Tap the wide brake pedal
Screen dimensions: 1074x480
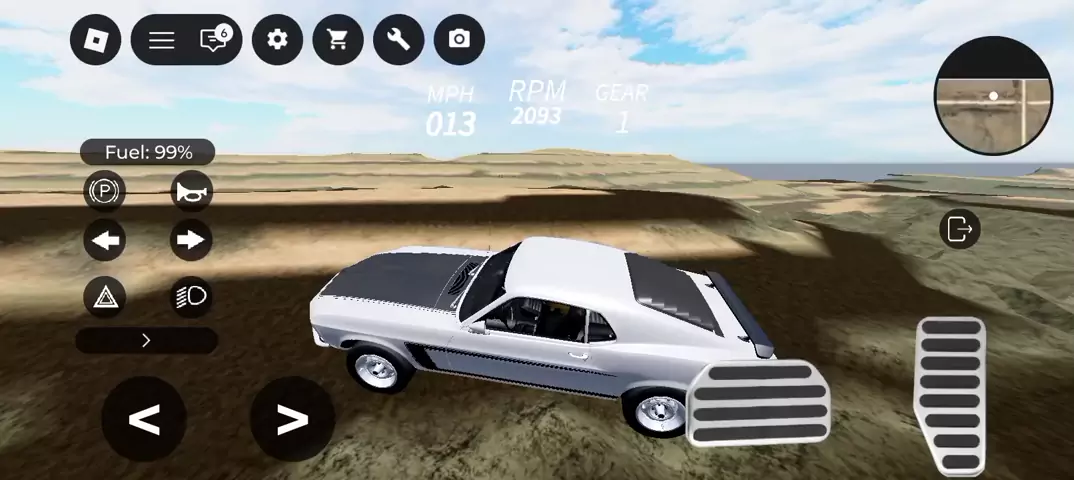coord(760,402)
